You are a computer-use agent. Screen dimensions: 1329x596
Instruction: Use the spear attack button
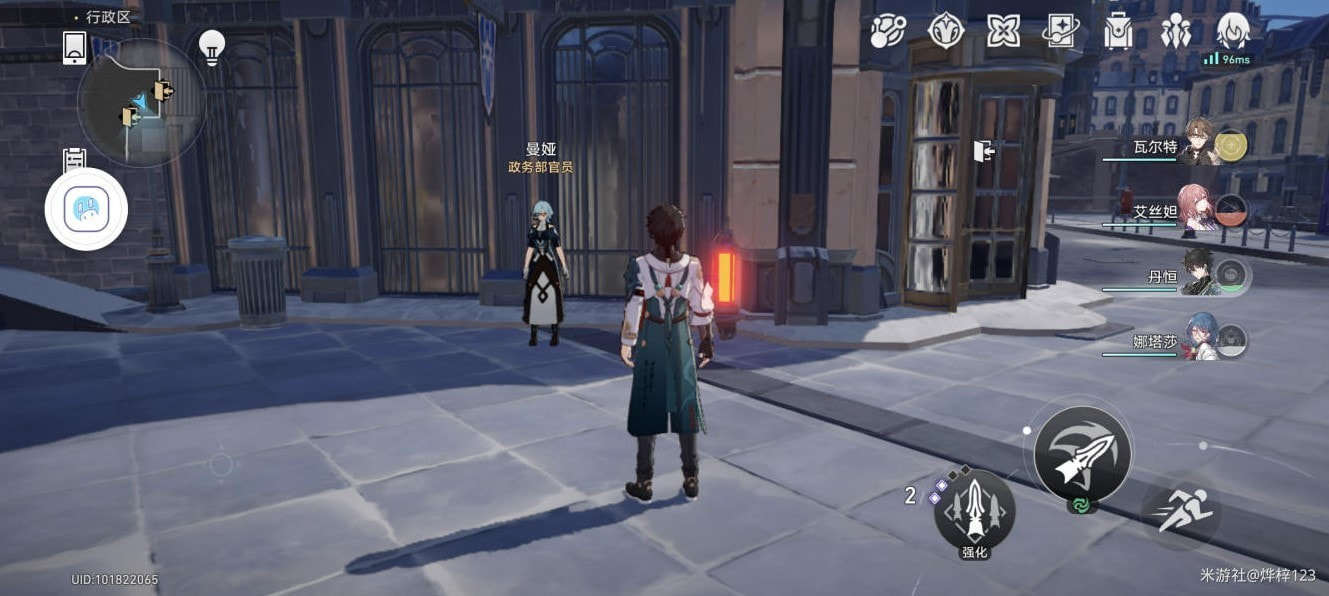1082,454
